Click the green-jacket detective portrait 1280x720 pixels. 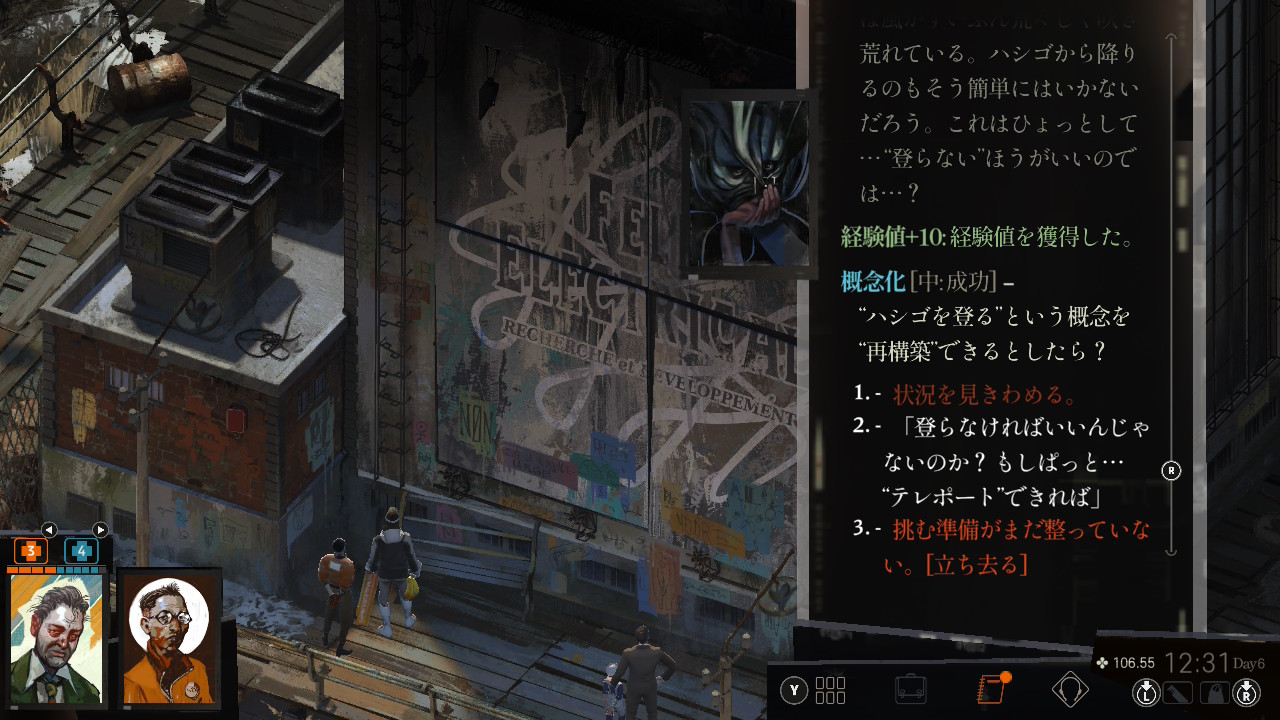56,638
